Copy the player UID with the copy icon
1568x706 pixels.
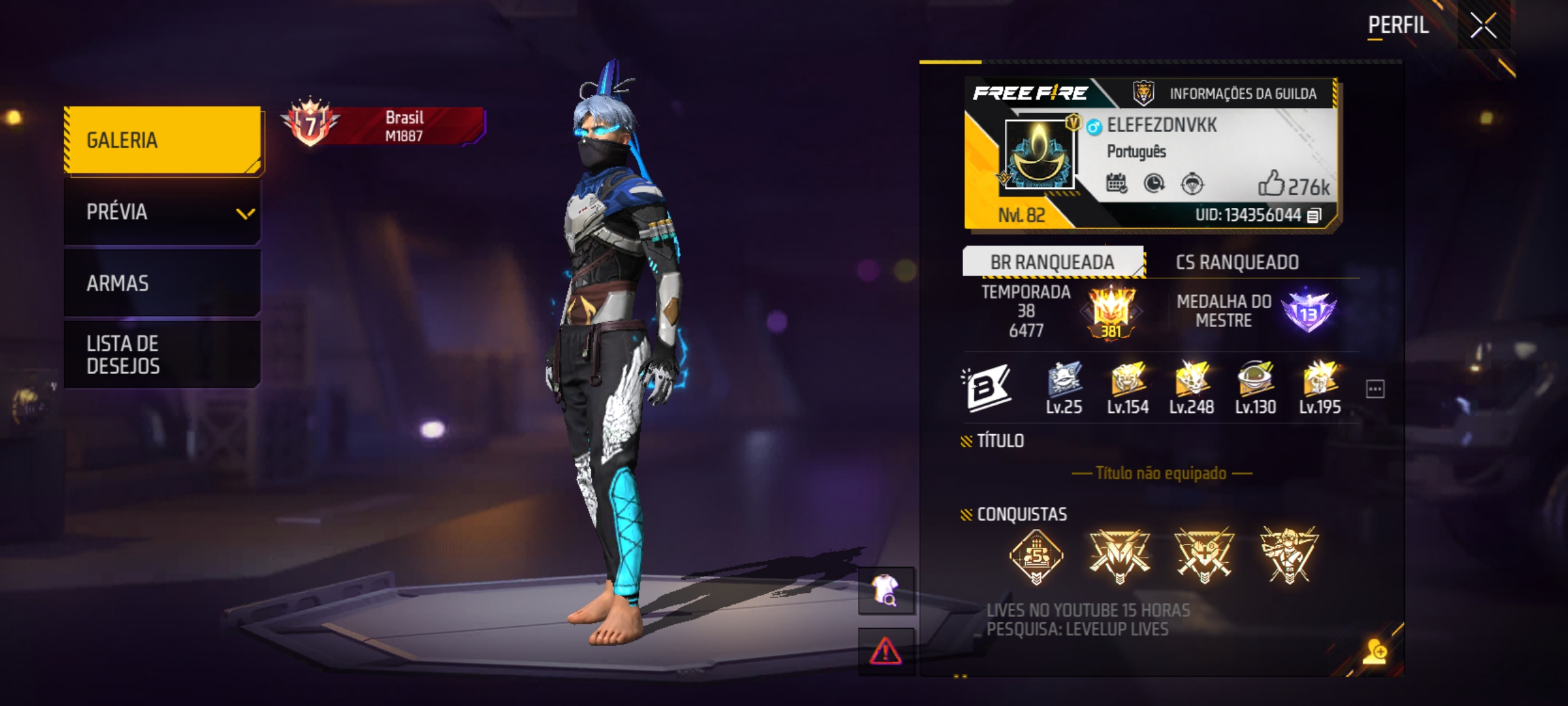(x=1314, y=215)
